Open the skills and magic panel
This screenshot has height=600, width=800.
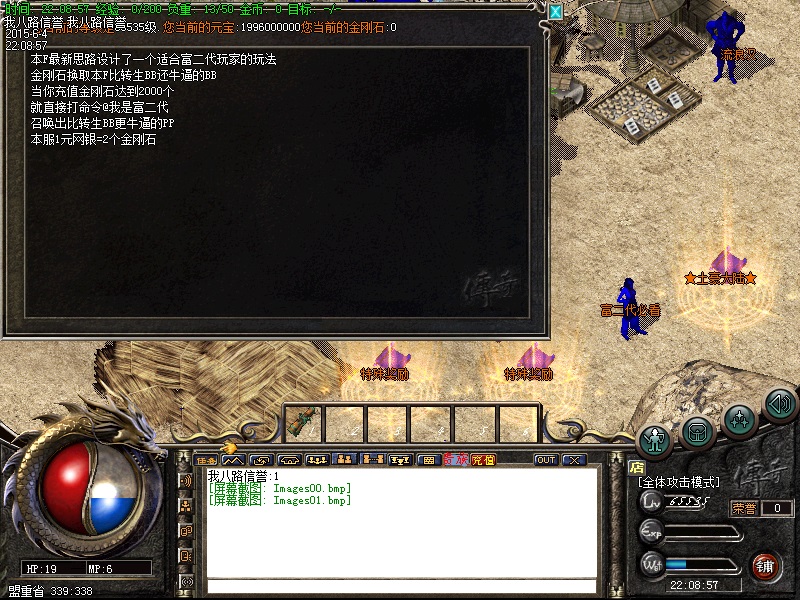click(739, 416)
